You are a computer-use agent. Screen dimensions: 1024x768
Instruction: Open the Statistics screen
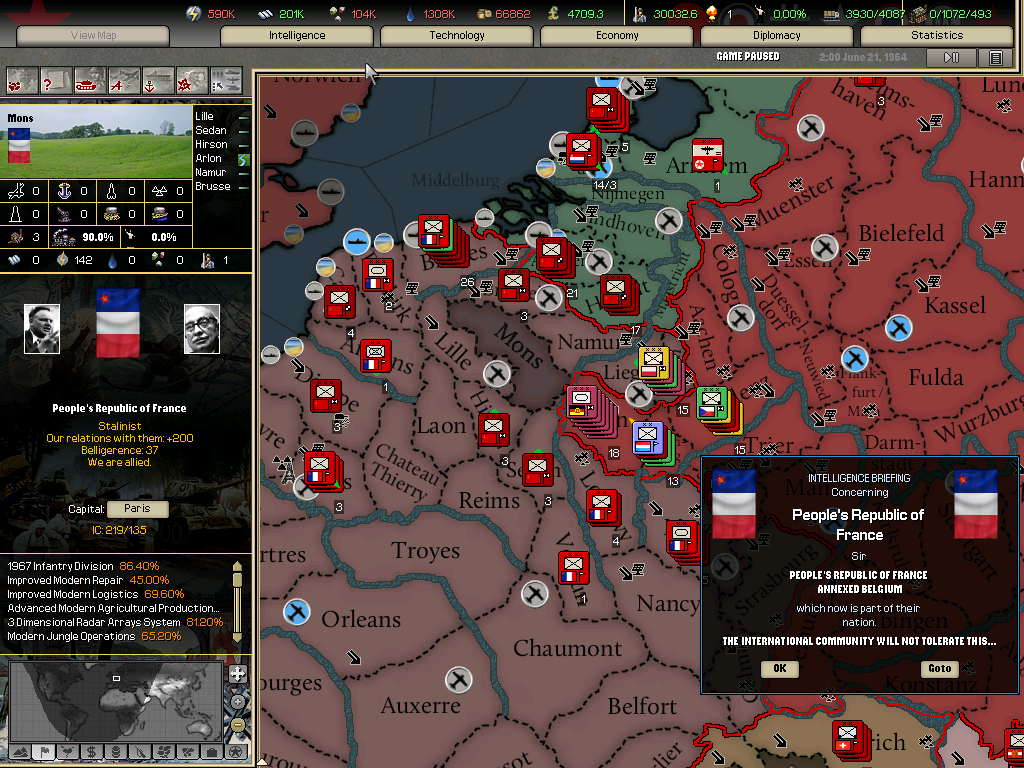coord(937,36)
